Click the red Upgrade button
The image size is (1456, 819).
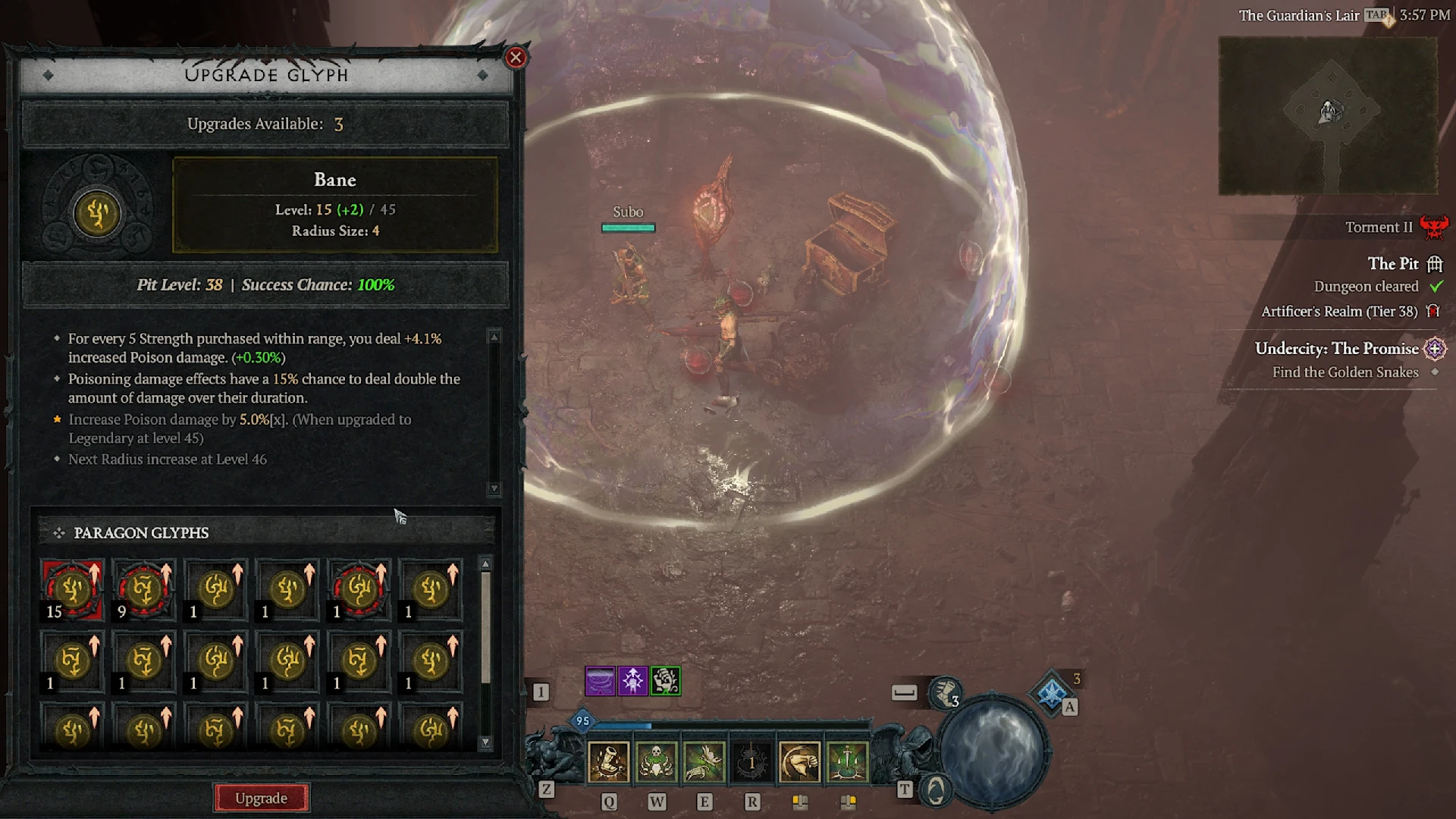(x=261, y=798)
